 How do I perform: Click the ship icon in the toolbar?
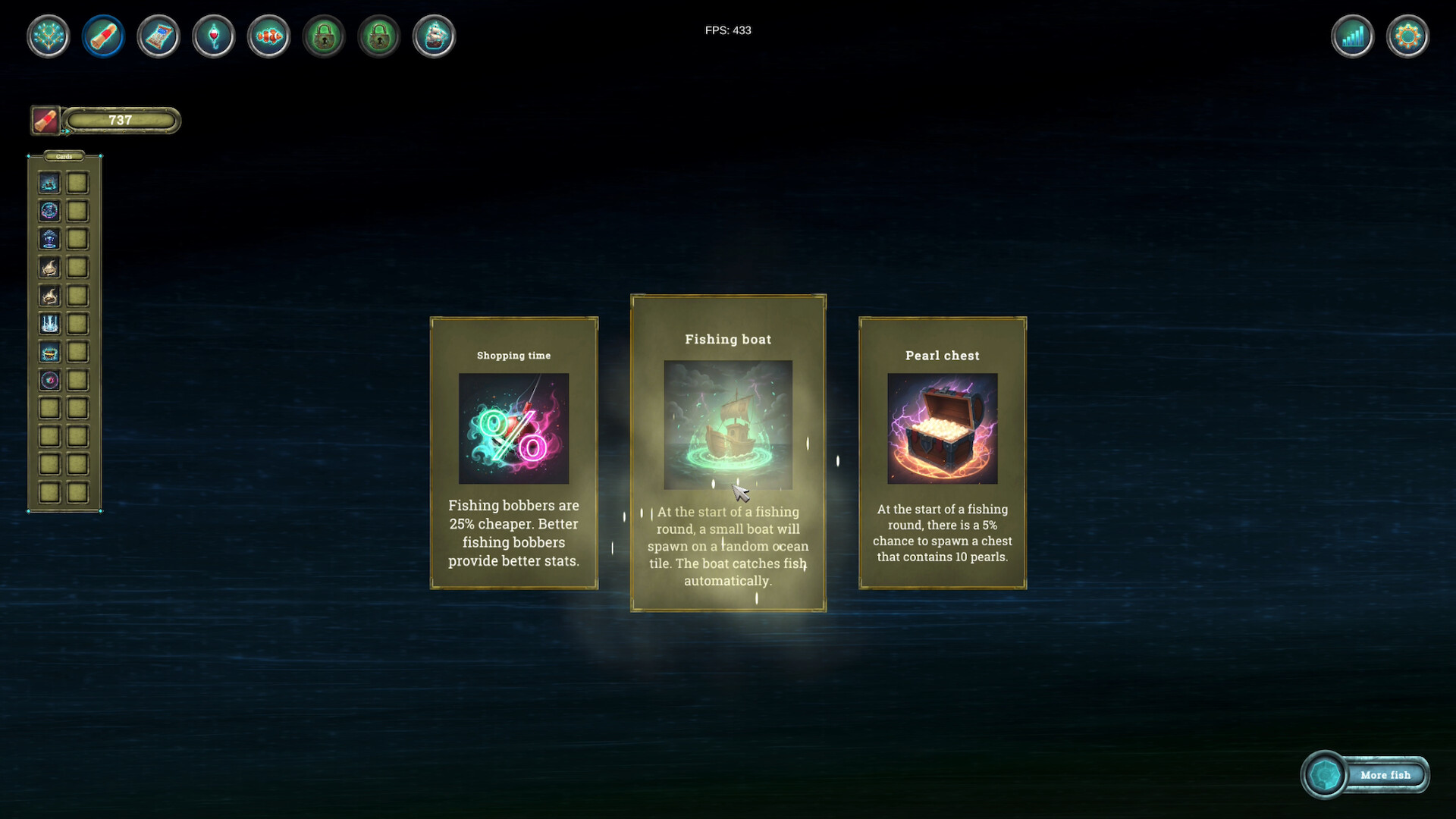click(x=433, y=36)
